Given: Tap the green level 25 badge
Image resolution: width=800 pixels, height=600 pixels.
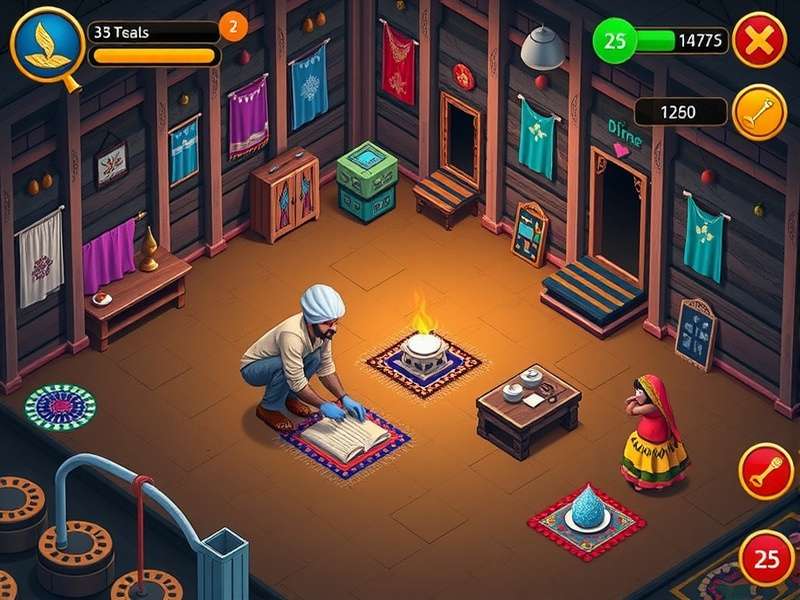Looking at the screenshot, I should coord(616,41).
